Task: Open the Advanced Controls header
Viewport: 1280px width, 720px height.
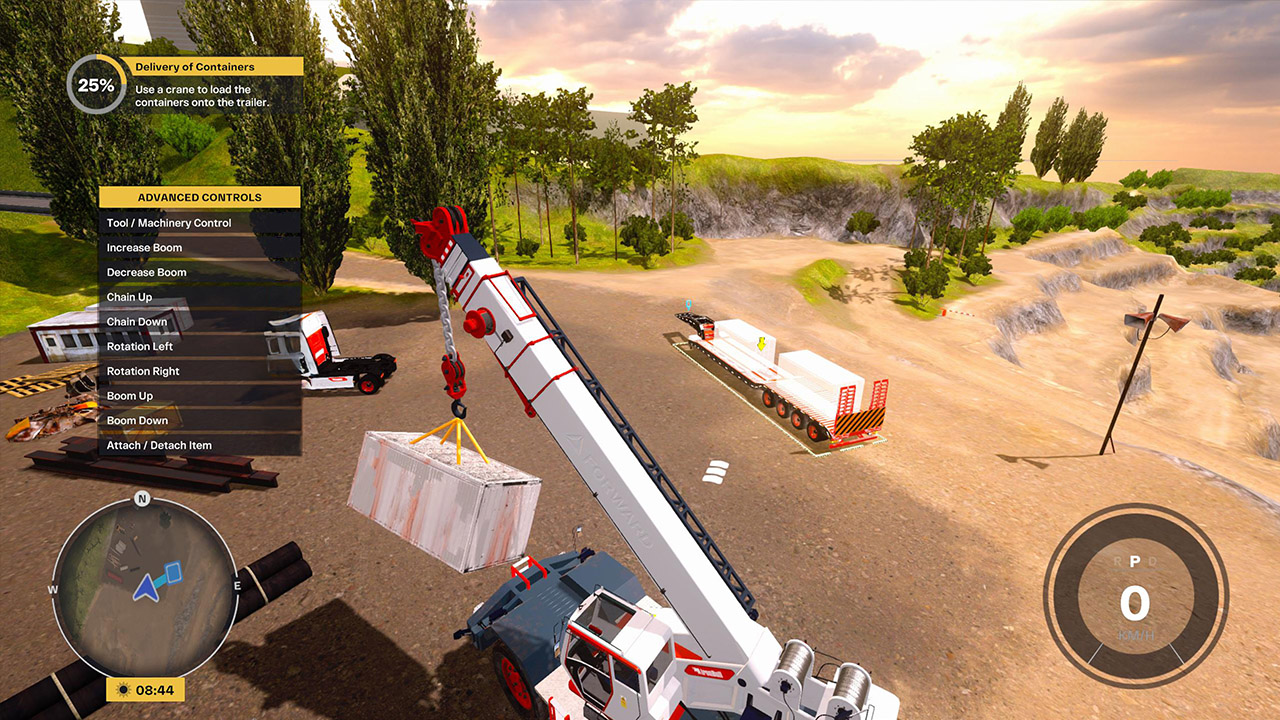Action: pyautogui.click(x=199, y=196)
